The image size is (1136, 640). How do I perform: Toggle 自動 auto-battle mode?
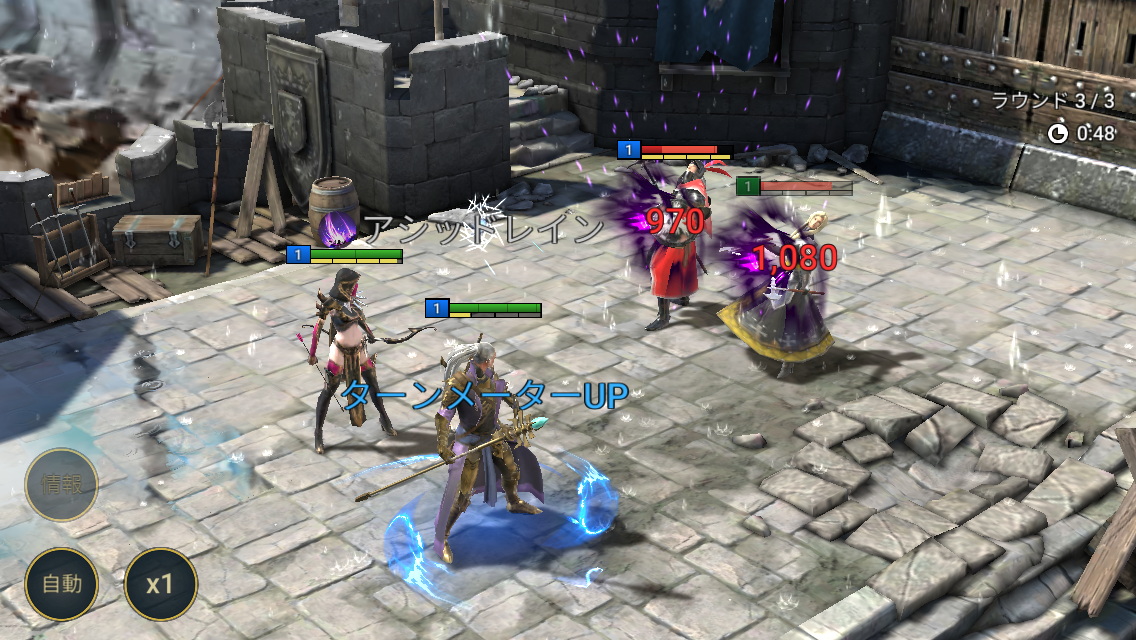[62, 584]
